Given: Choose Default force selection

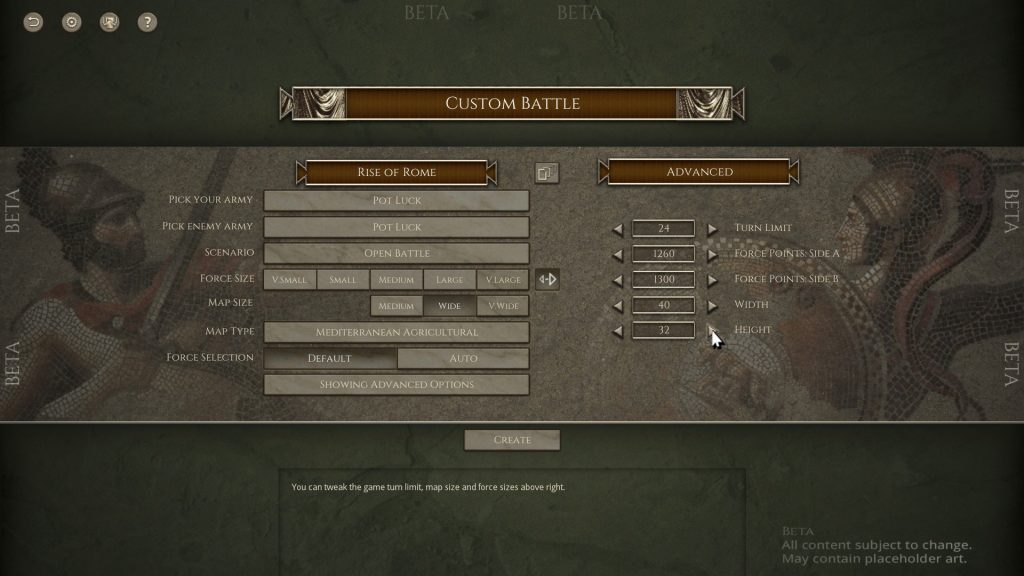Looking at the screenshot, I should (x=330, y=358).
